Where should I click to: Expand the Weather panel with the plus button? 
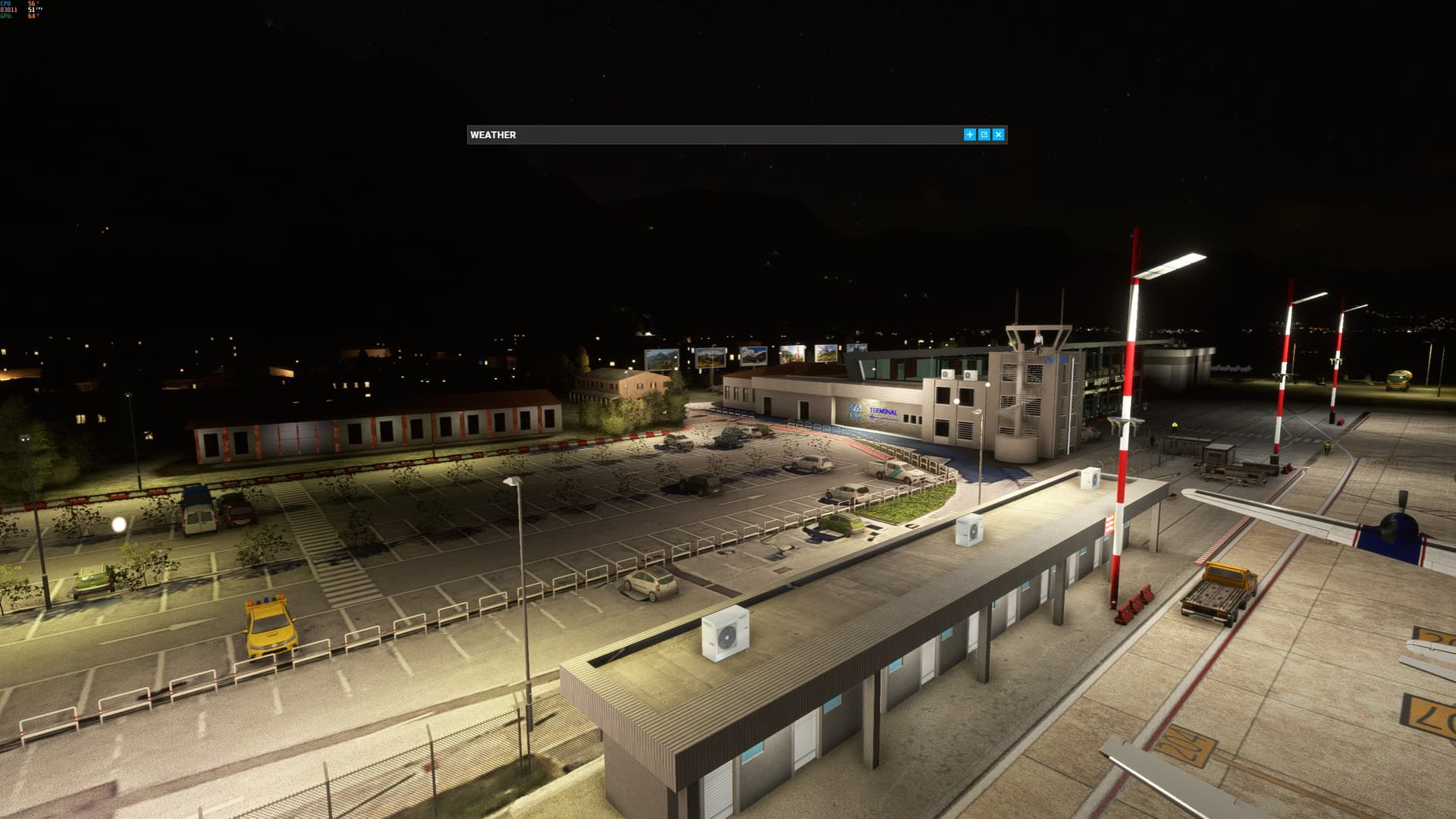tap(969, 134)
